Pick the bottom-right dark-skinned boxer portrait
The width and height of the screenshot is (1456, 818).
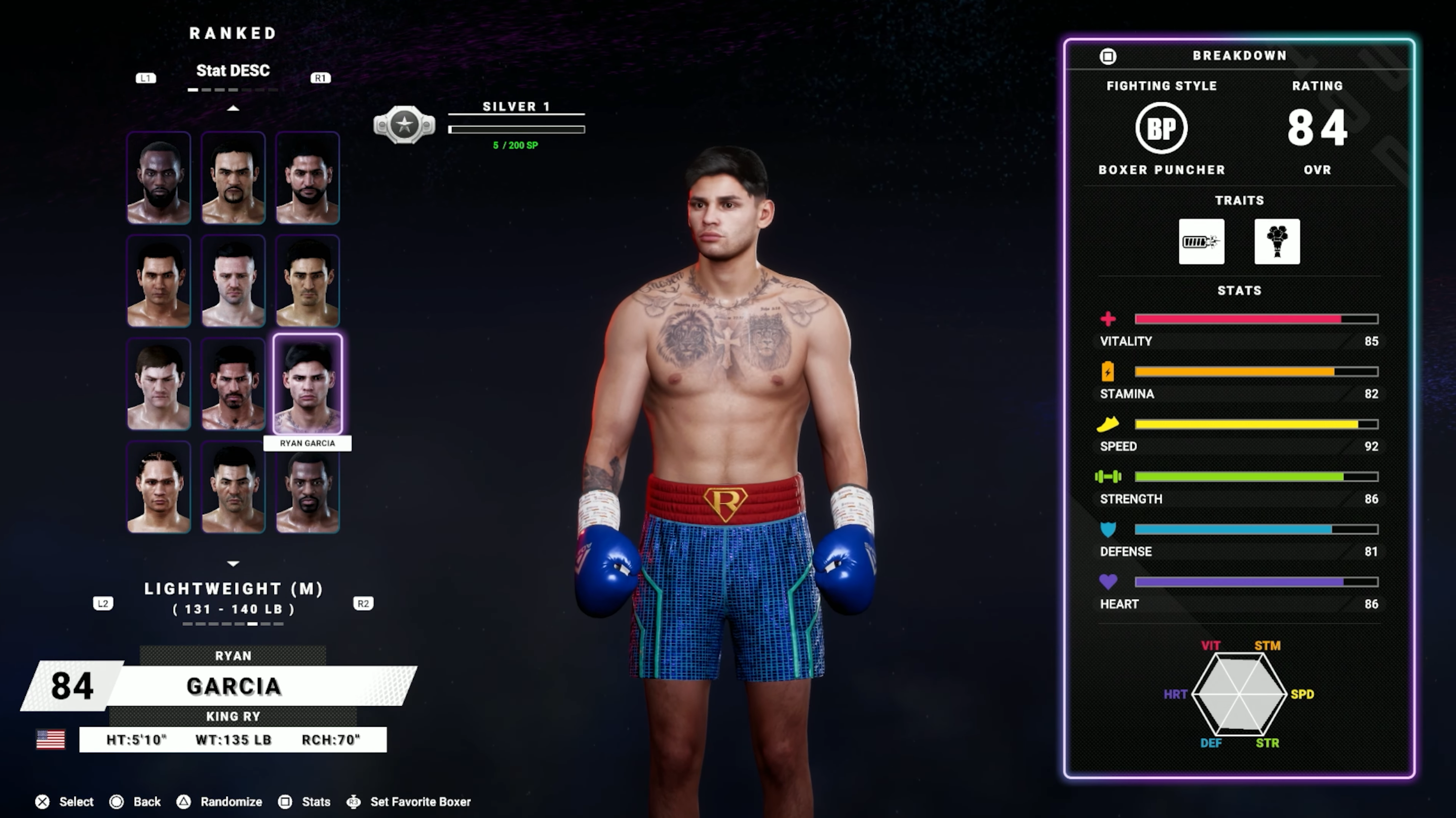308,487
